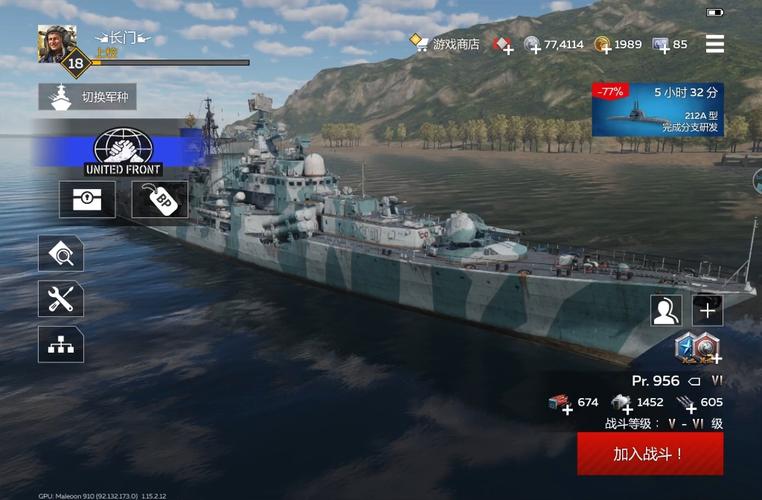762x500 pixels.
Task: Open the research tree icon
Action: coord(61,344)
